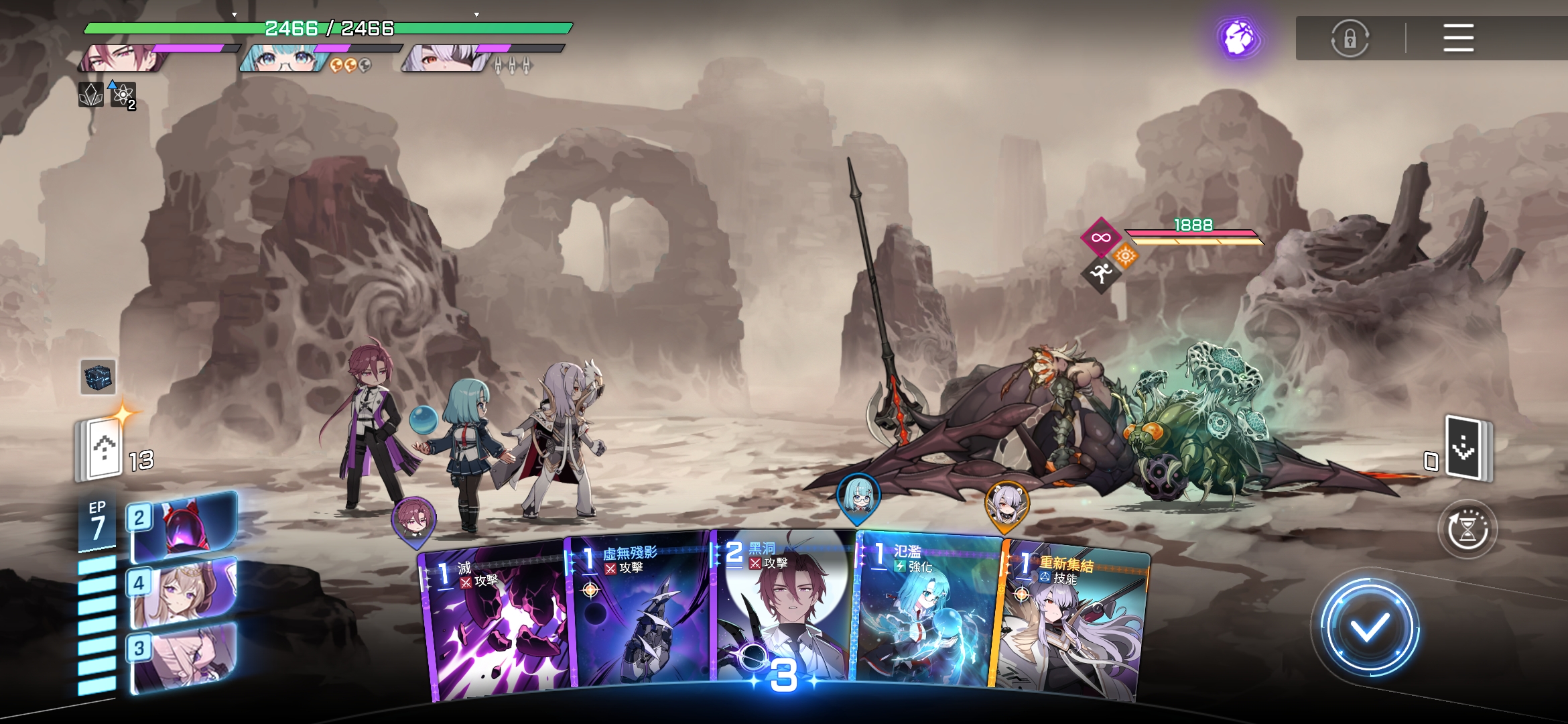
Task: Inspect the crystal buff status icon
Action: [90, 95]
